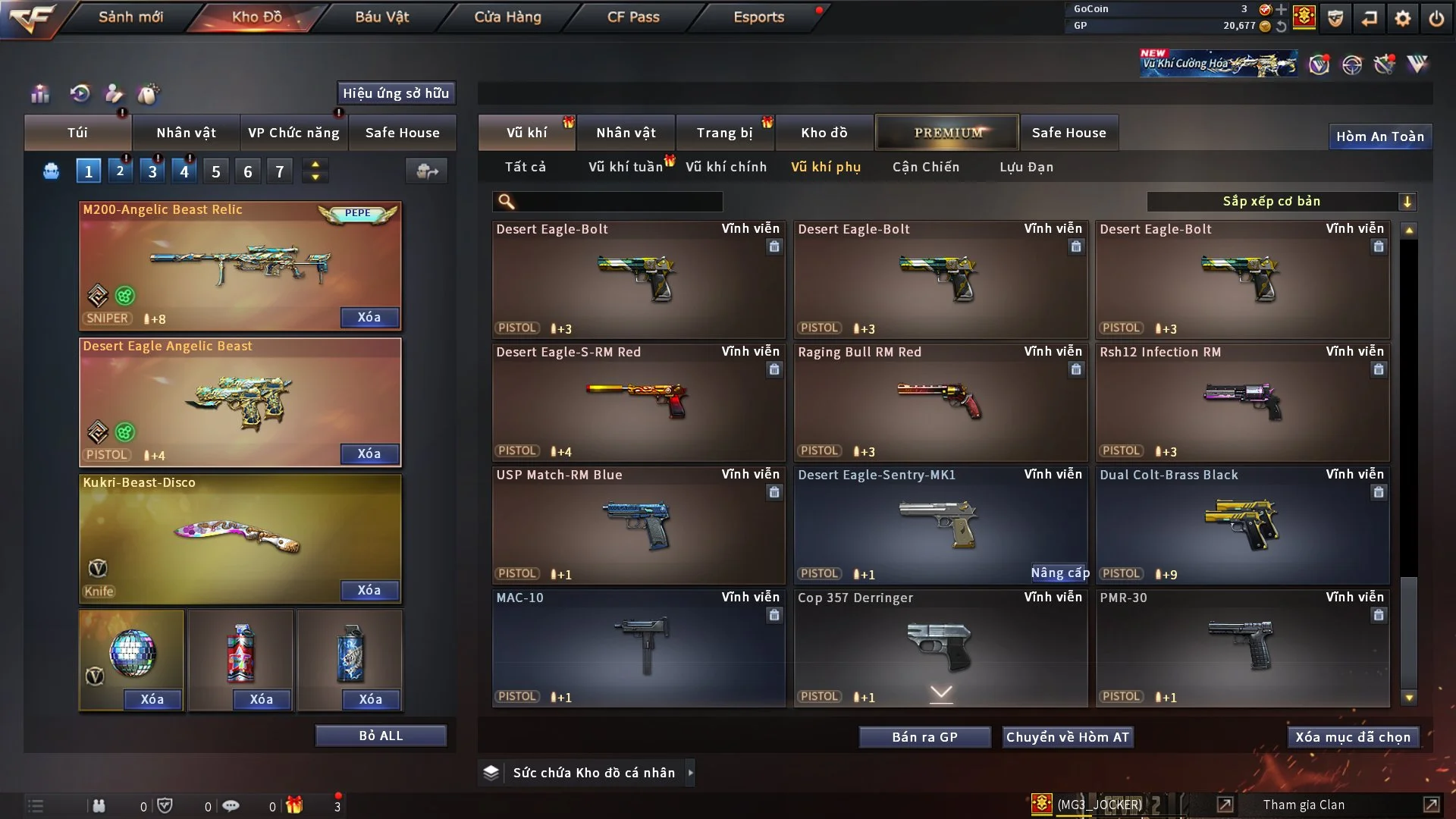Show the Vũ khí chính category
Image resolution: width=1456 pixels, height=819 pixels.
point(726,167)
